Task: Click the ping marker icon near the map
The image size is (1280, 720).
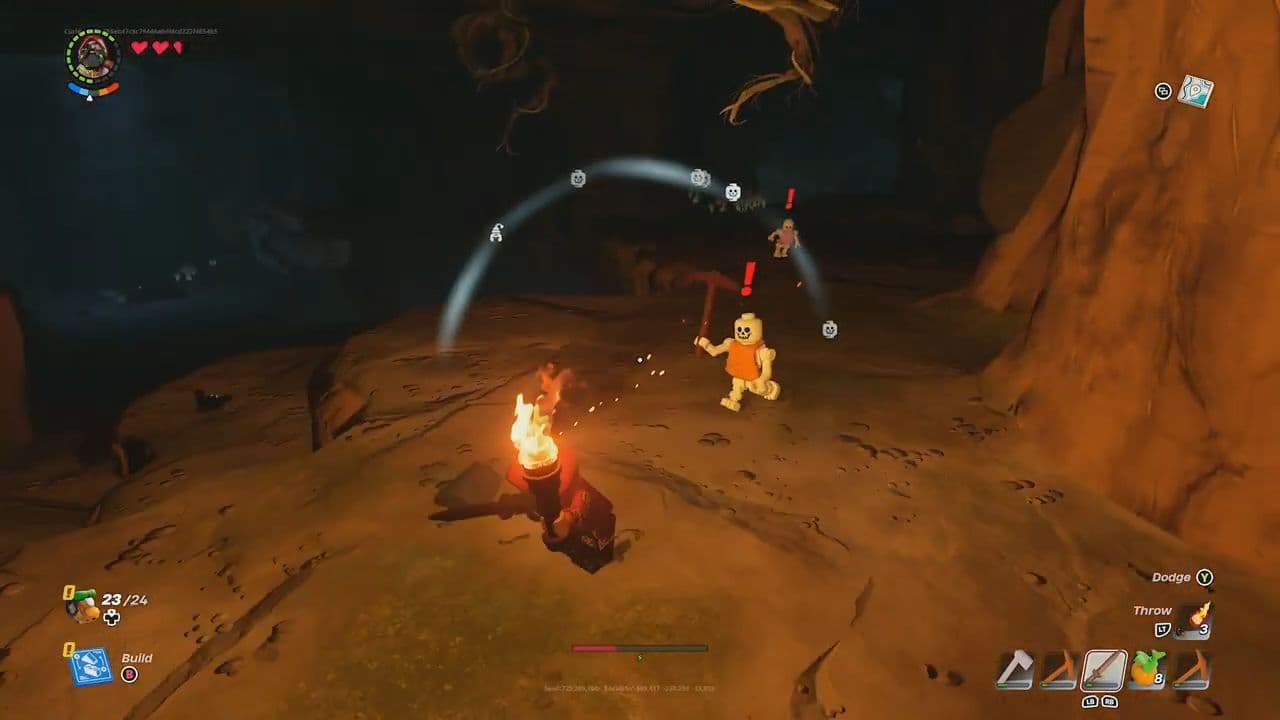Action: 1163,92
